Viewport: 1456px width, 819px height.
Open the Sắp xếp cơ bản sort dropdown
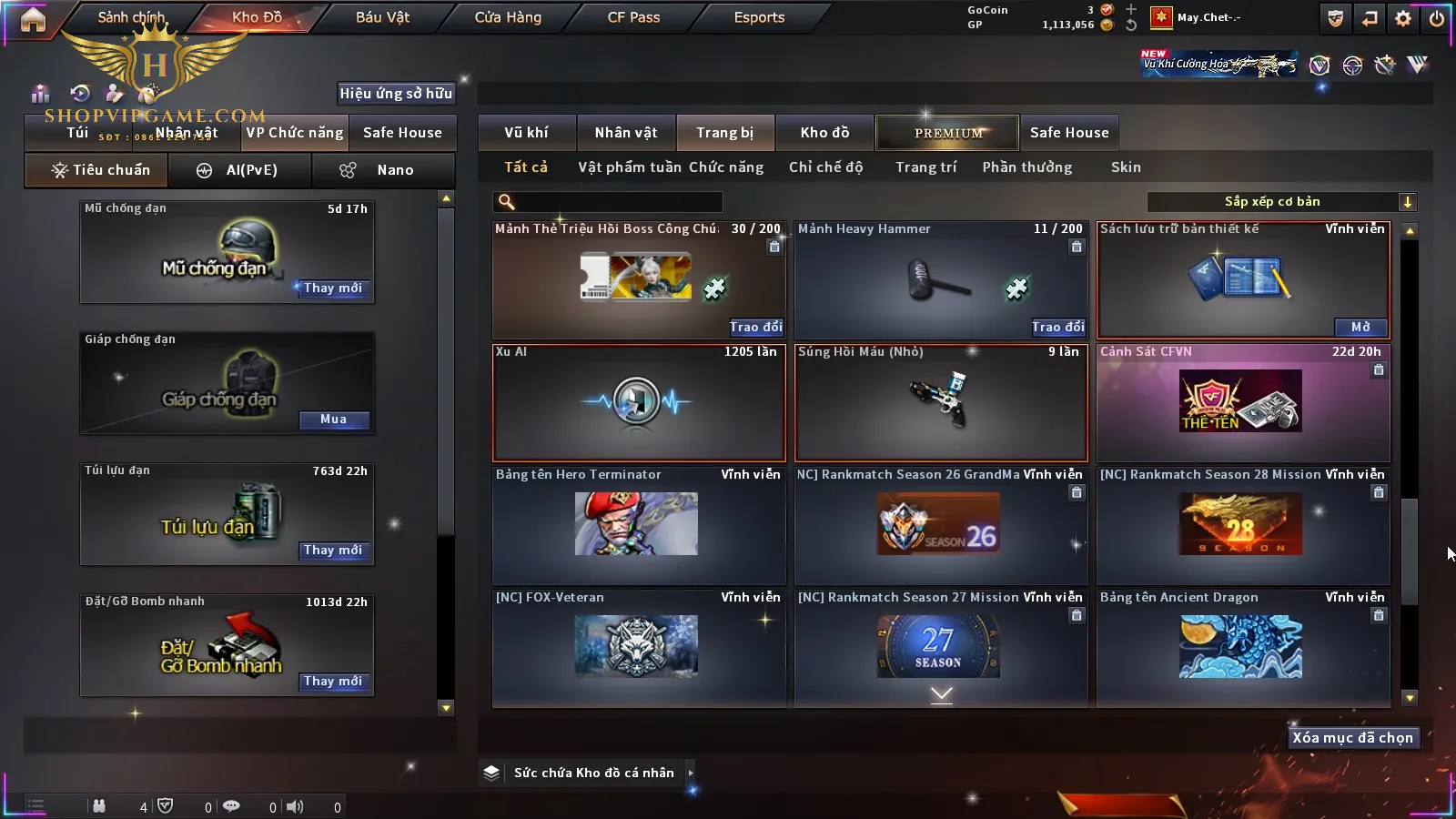[x=1281, y=202]
